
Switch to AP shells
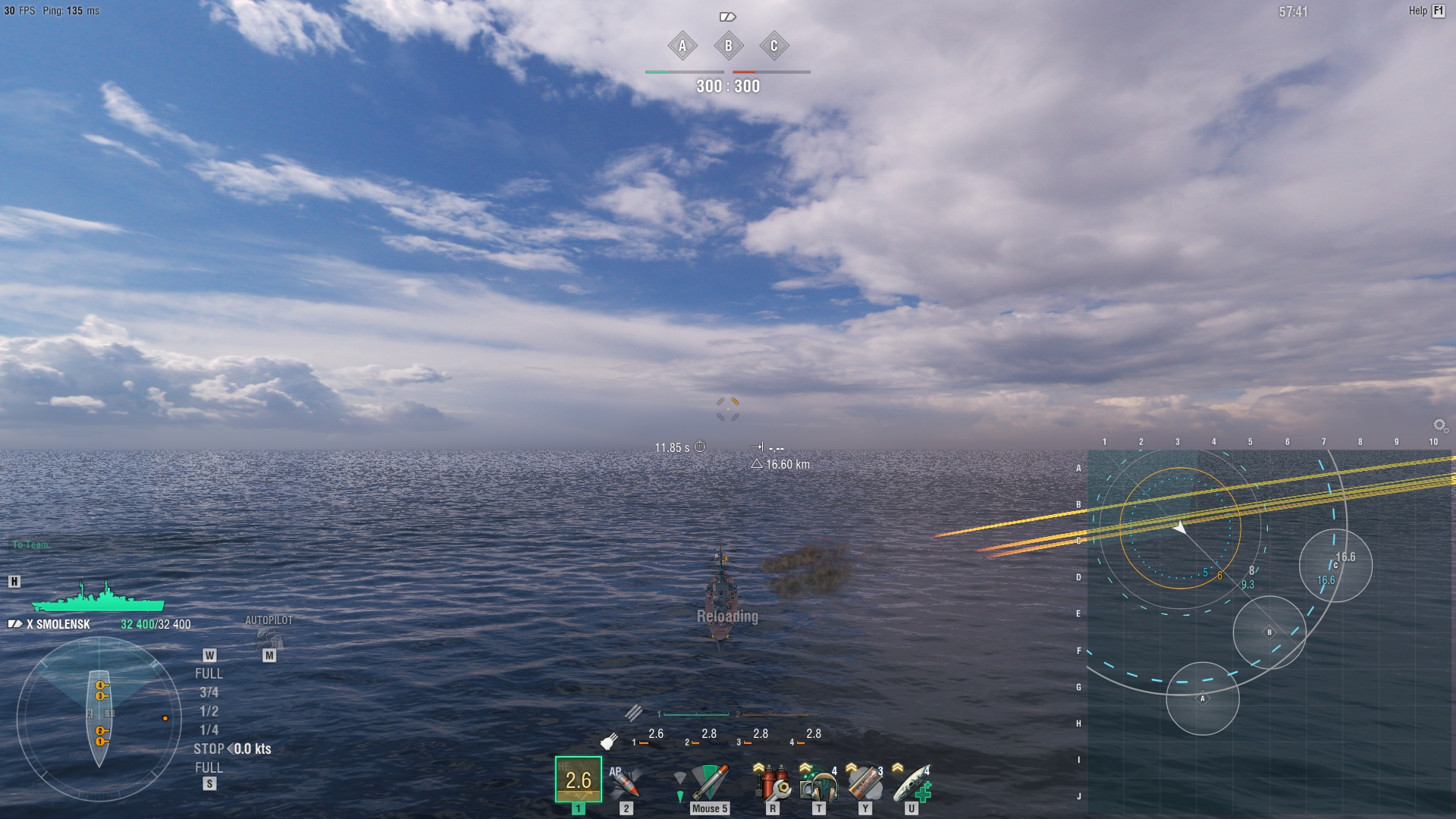click(626, 781)
